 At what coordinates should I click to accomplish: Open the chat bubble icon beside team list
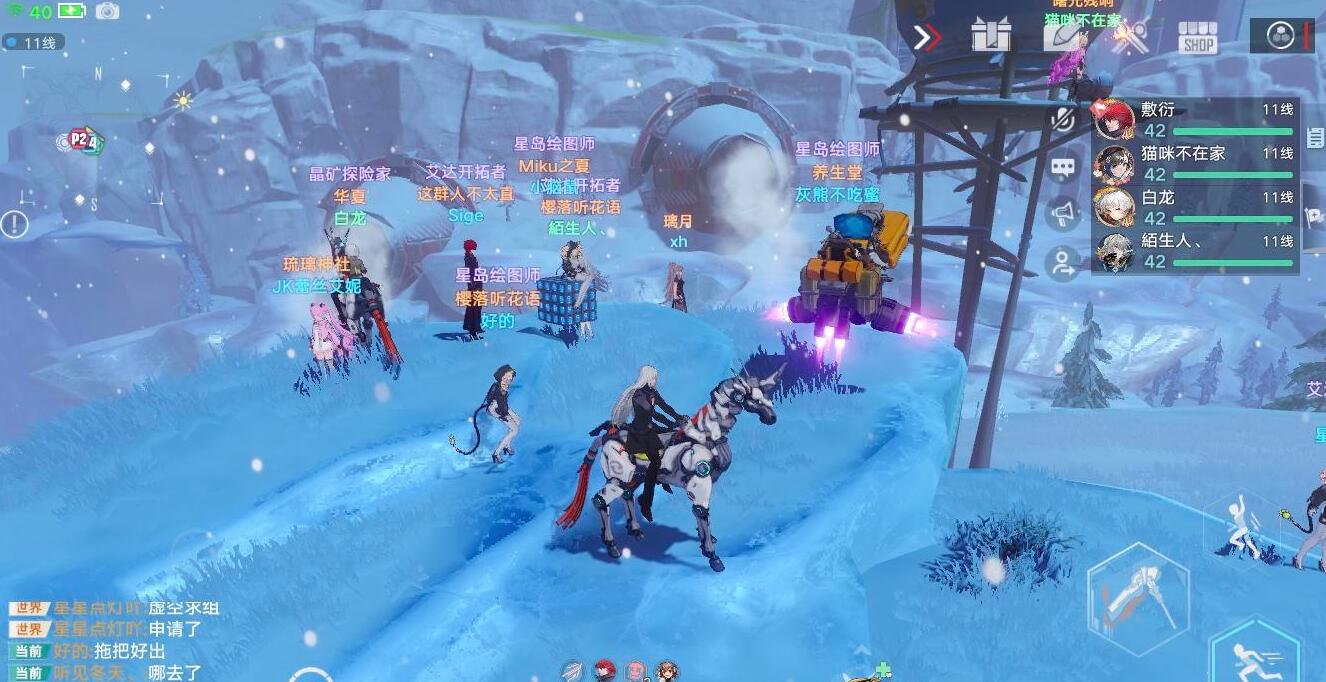point(1063,167)
